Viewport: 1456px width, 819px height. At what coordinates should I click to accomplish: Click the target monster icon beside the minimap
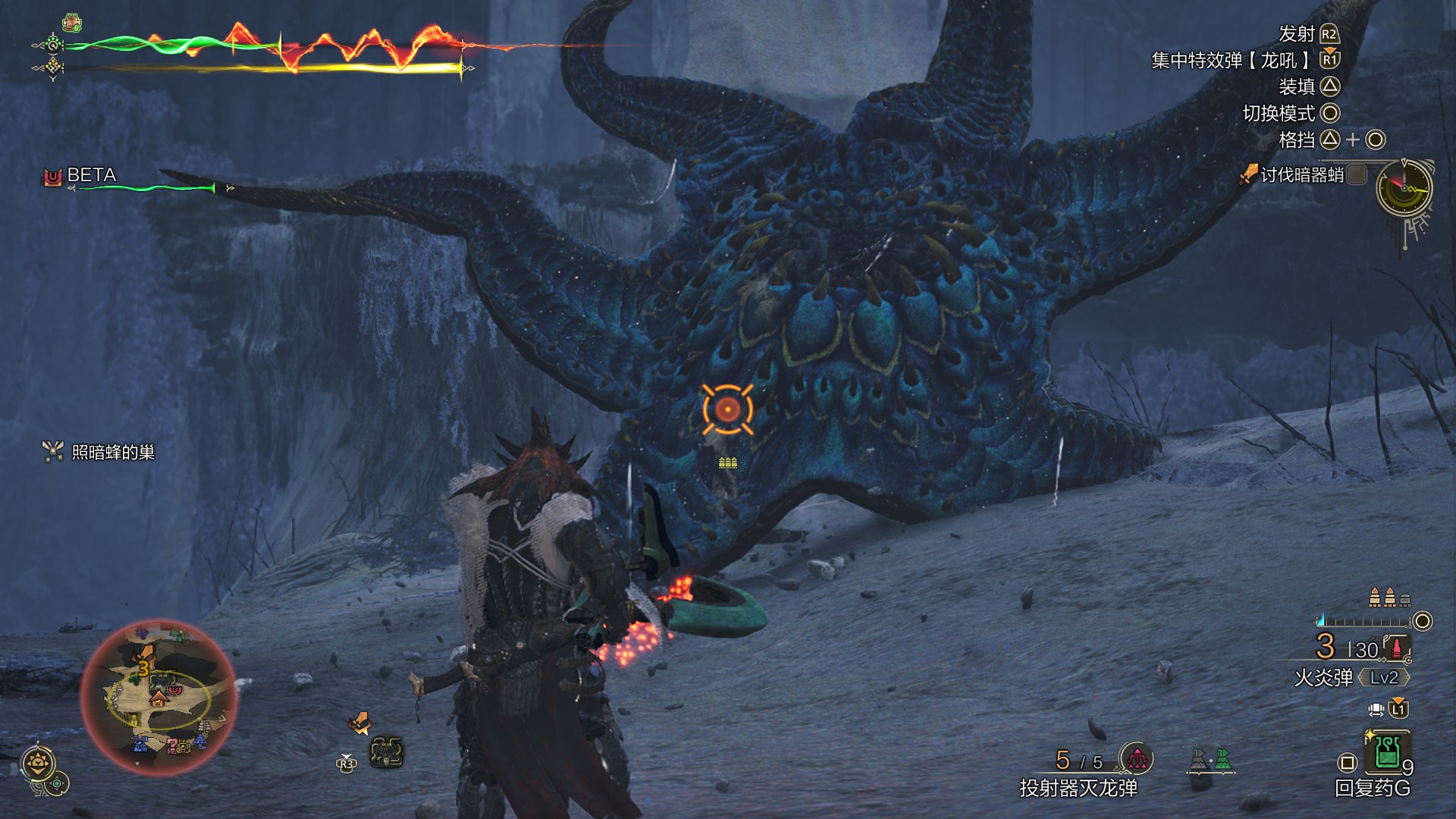(386, 752)
